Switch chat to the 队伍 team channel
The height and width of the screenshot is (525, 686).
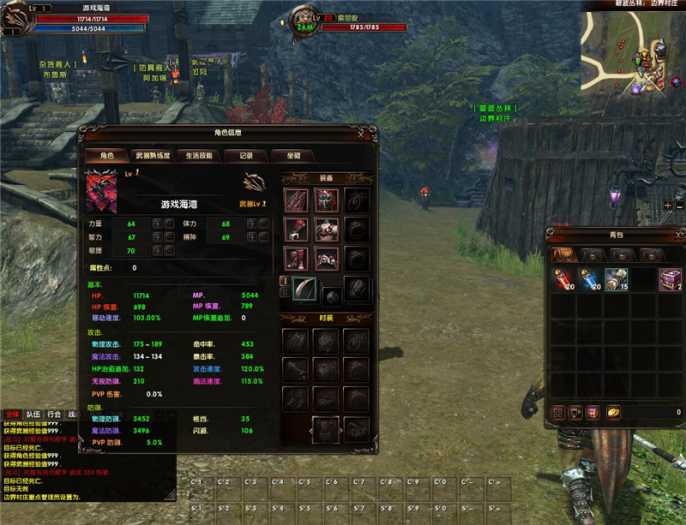tap(33, 413)
